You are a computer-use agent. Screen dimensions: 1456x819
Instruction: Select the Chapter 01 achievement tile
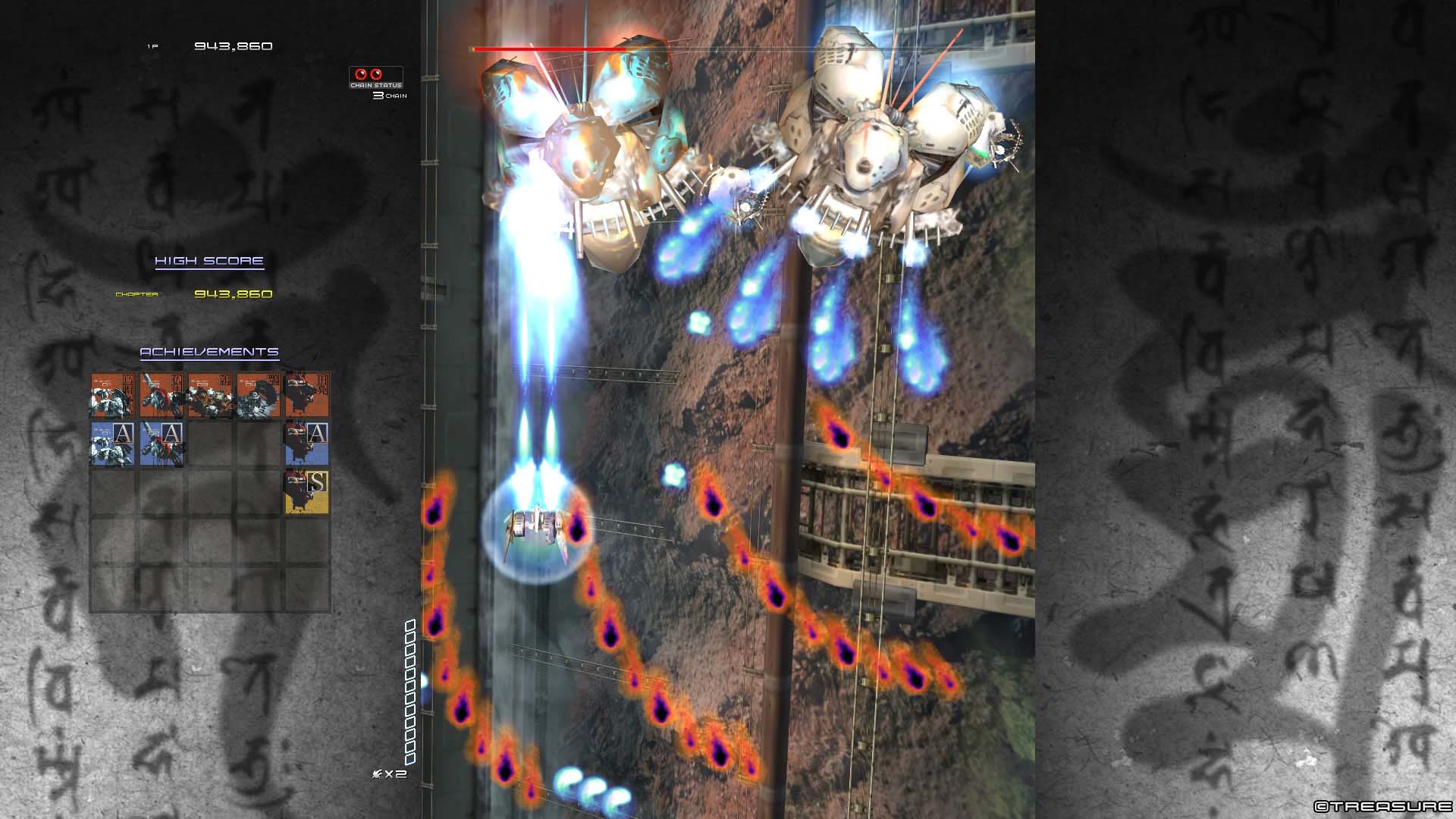(x=113, y=394)
